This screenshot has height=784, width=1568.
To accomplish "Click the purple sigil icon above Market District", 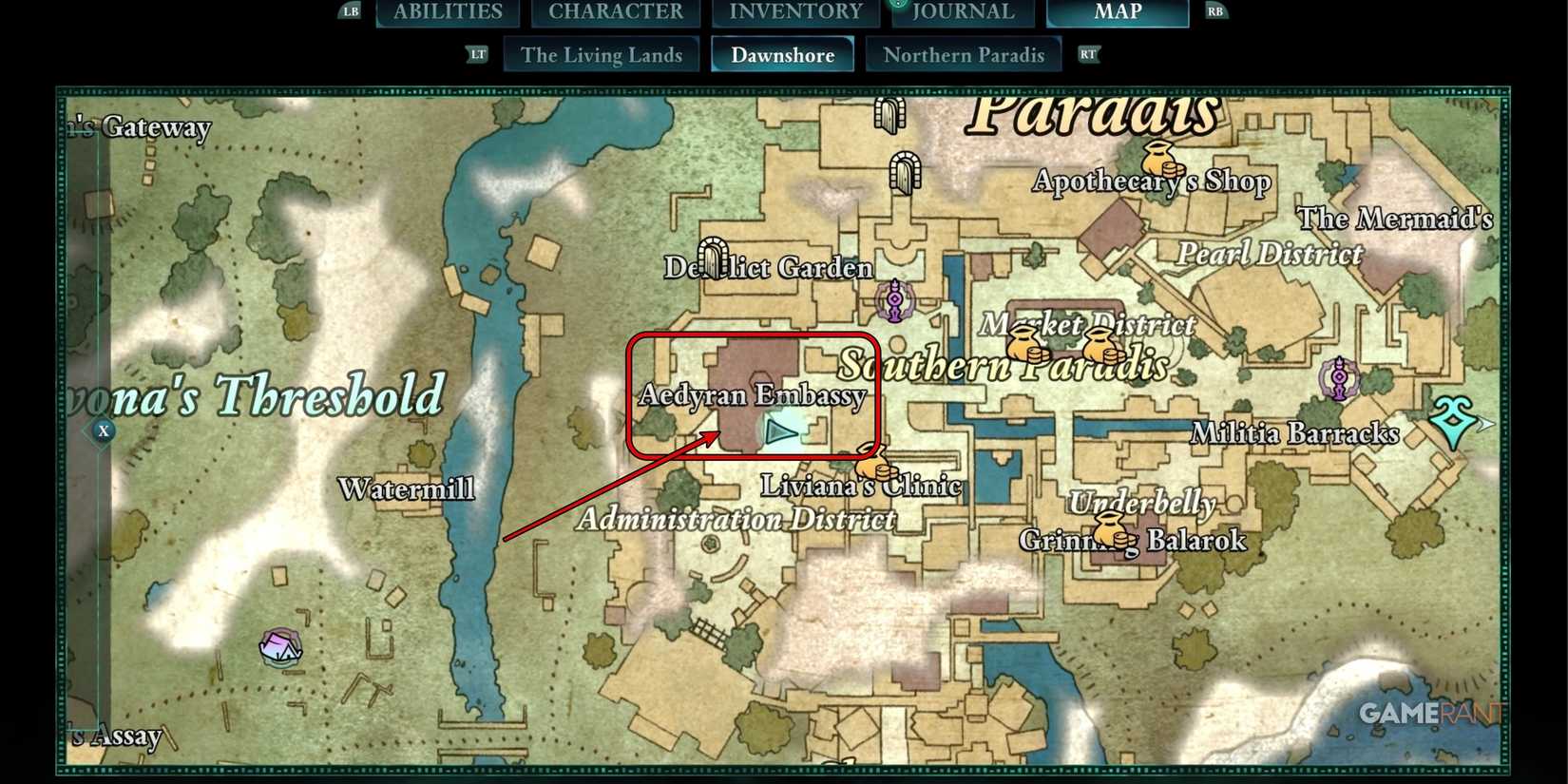I will pos(893,302).
